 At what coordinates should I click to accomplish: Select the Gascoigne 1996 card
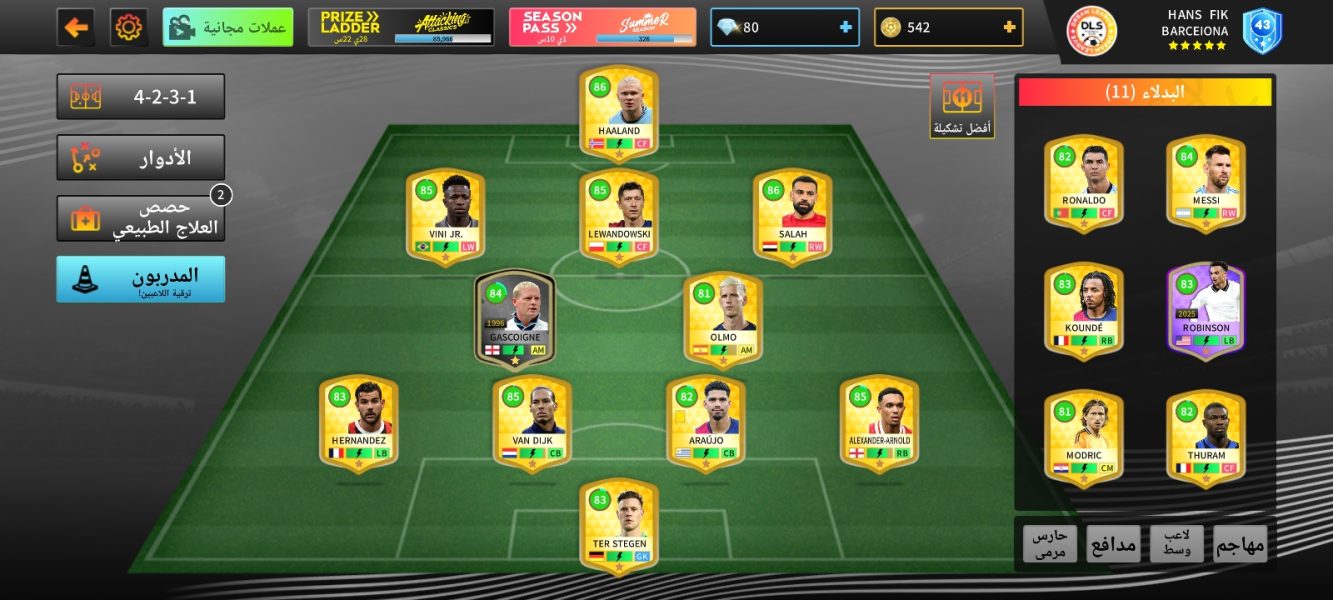click(515, 317)
